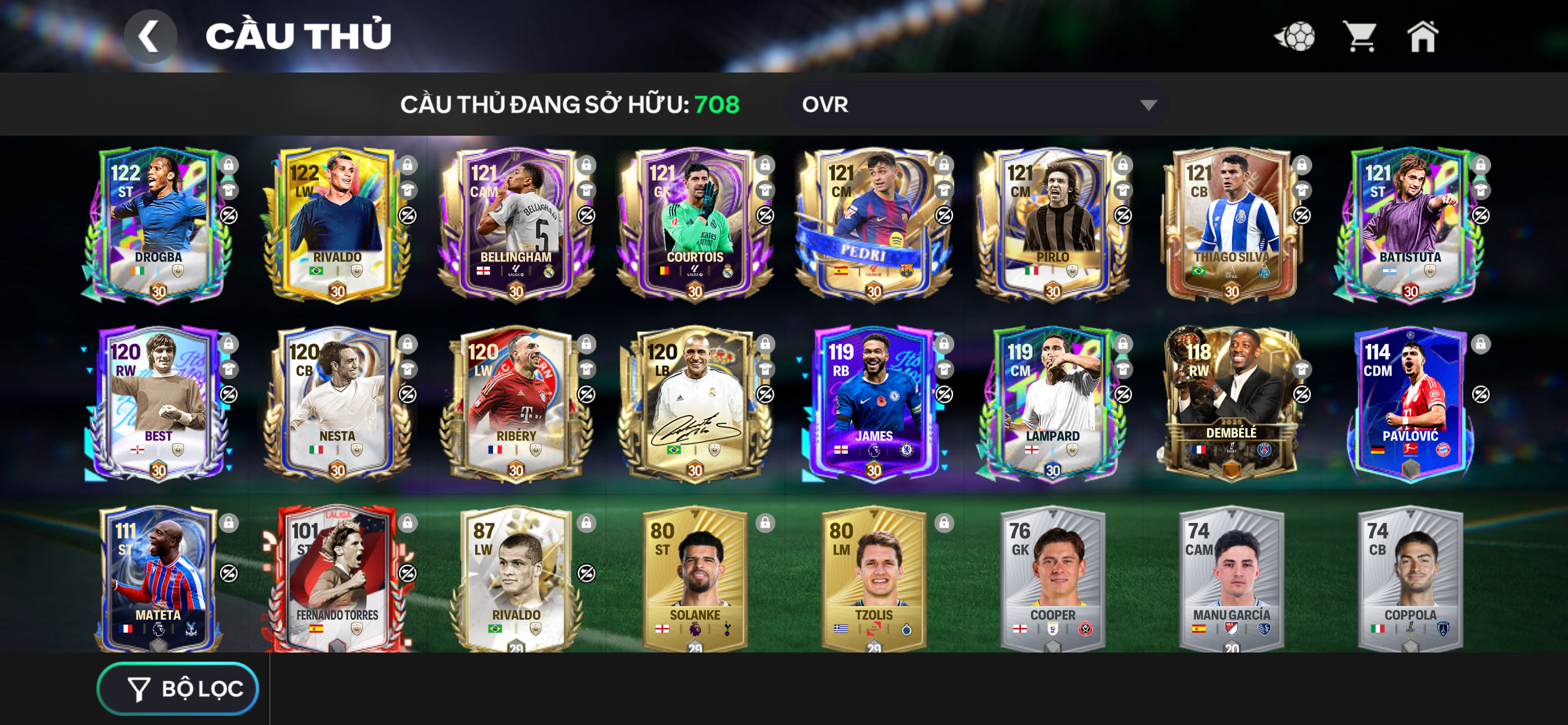This screenshot has height=725, width=1568.
Task: Go back using the arrow button
Action: [150, 37]
